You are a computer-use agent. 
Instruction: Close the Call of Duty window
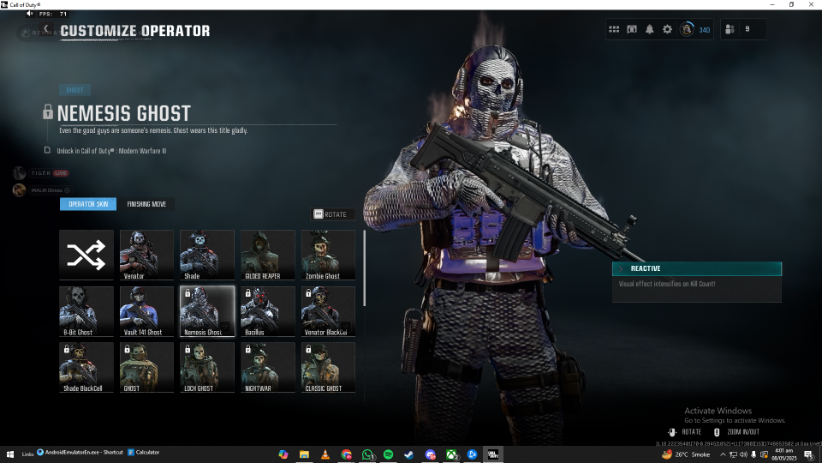coord(811,5)
